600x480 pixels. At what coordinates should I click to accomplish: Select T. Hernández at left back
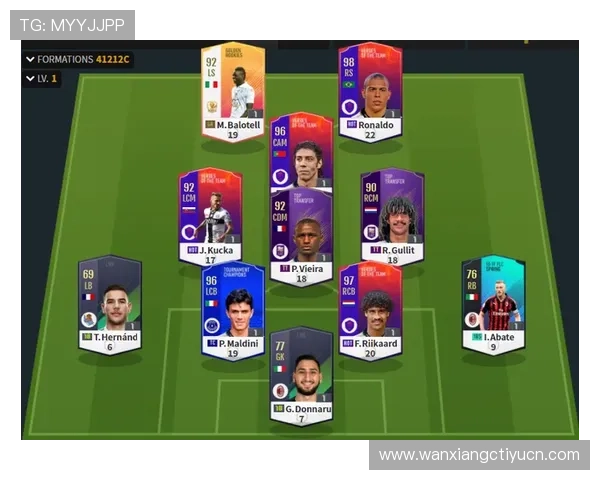[x=109, y=304]
